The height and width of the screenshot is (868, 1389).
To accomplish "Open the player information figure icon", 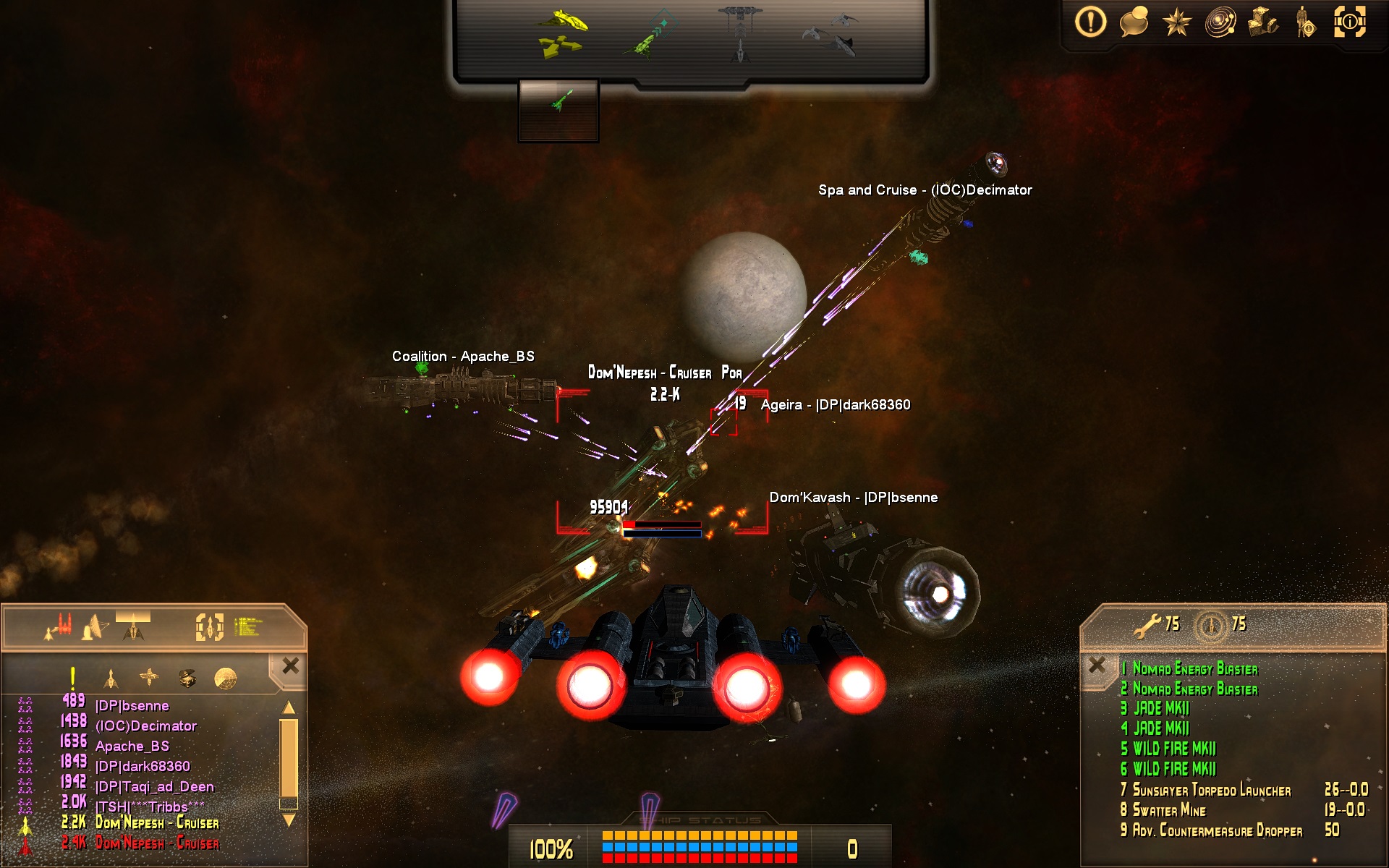I will pos(1306,22).
